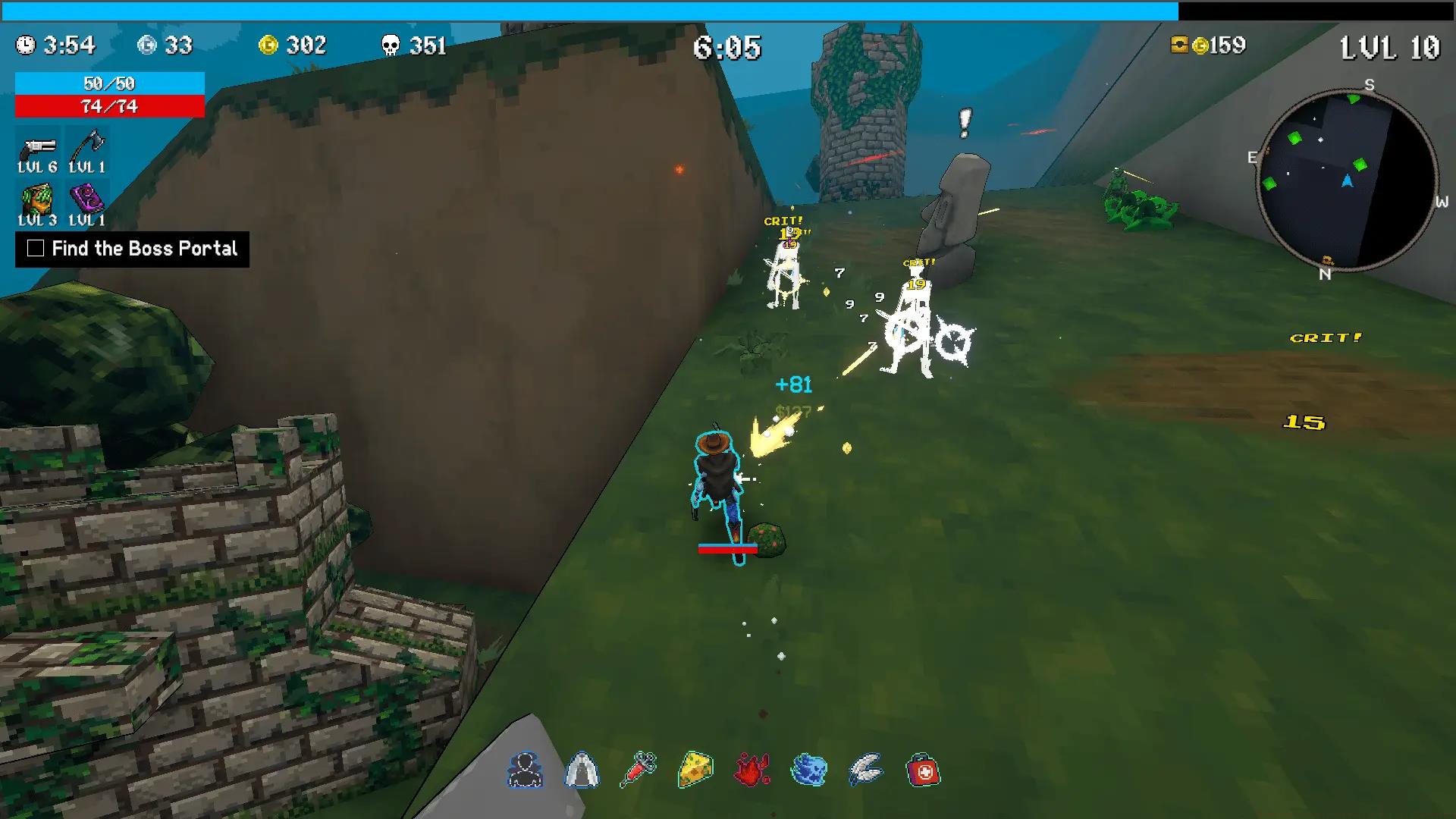Select the revolver weapon icon
The width and height of the screenshot is (1456, 819).
tap(39, 146)
